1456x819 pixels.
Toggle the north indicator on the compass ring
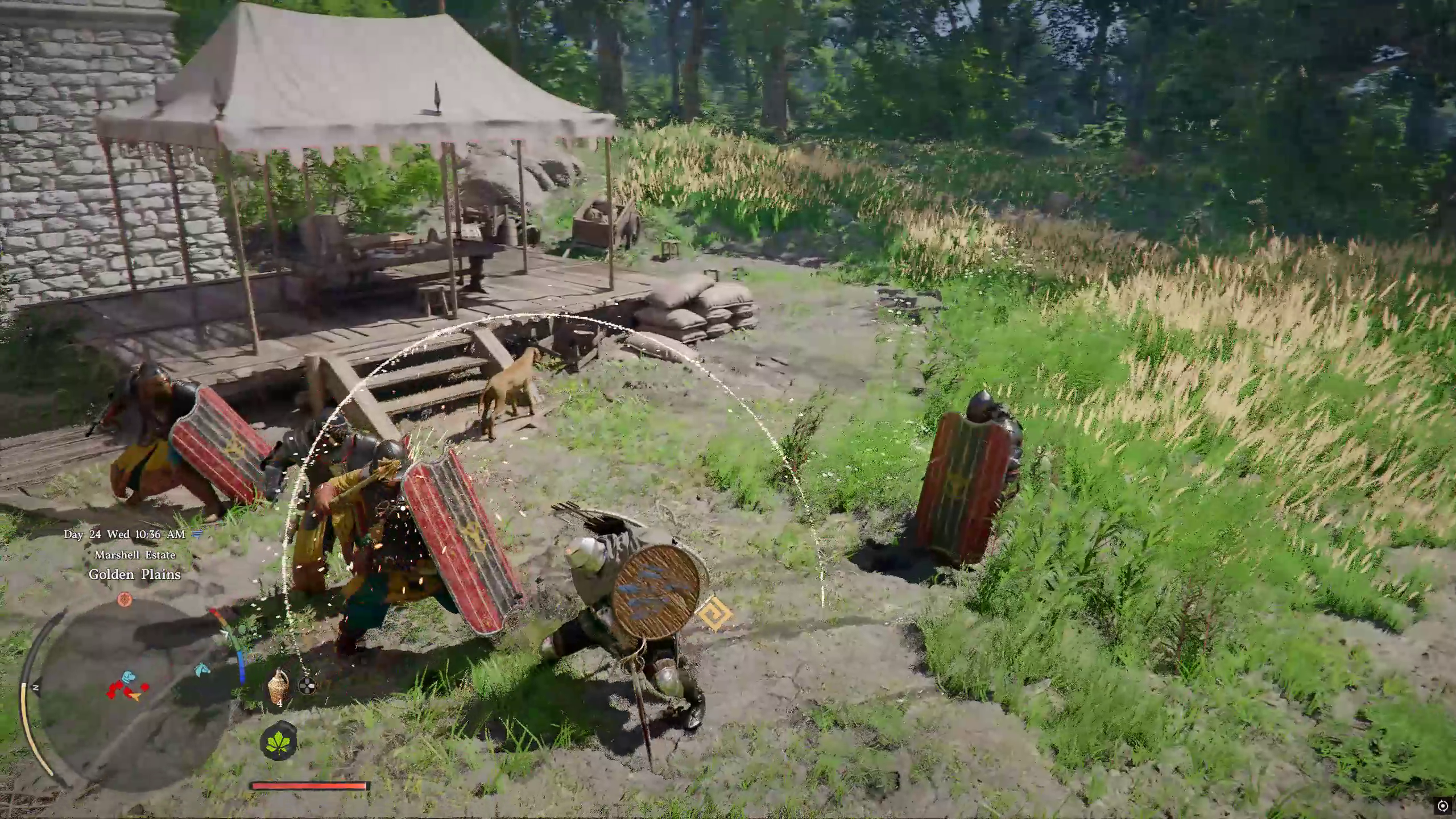tap(36, 687)
